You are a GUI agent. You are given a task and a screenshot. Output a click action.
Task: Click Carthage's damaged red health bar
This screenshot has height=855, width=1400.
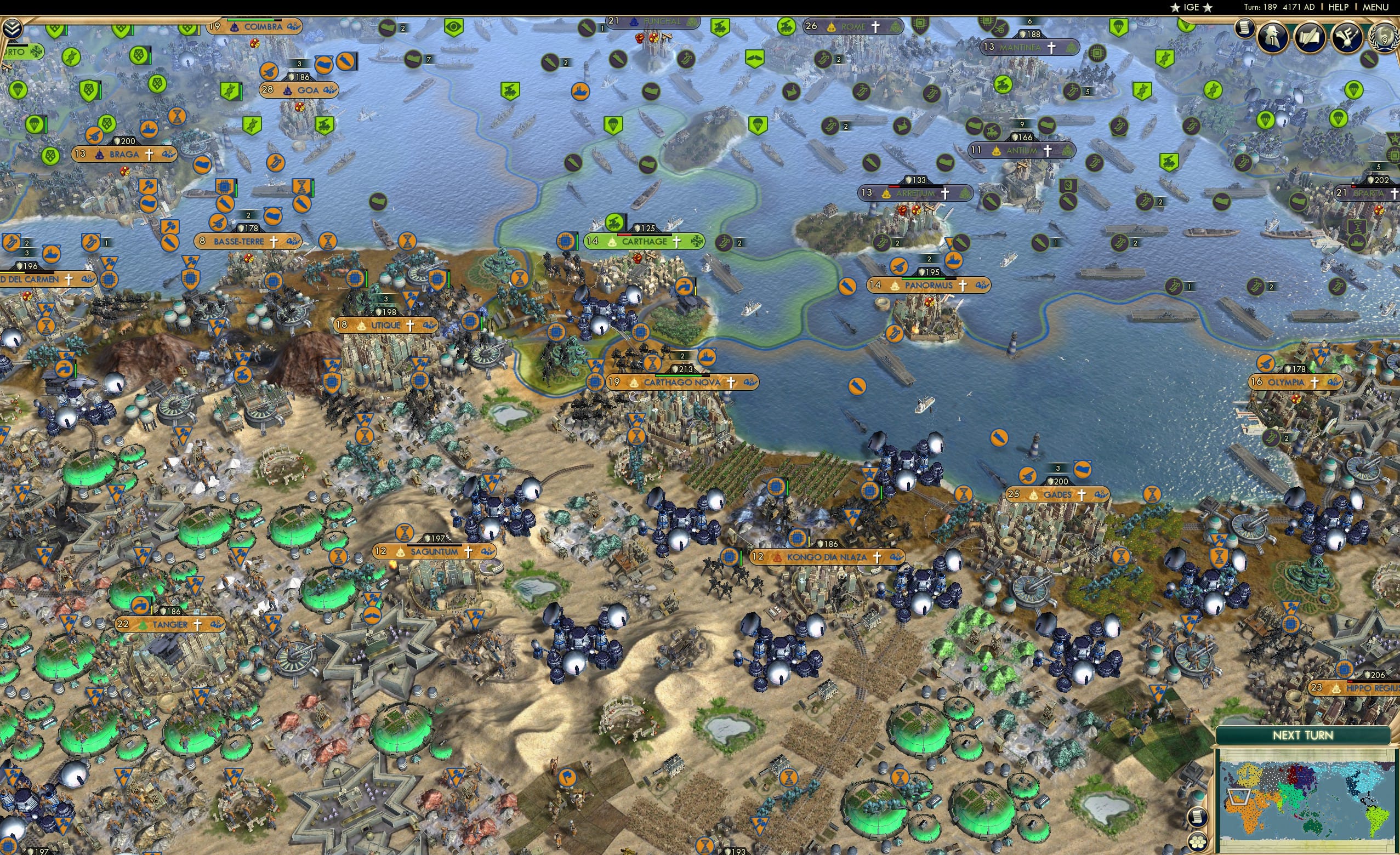coord(624,235)
